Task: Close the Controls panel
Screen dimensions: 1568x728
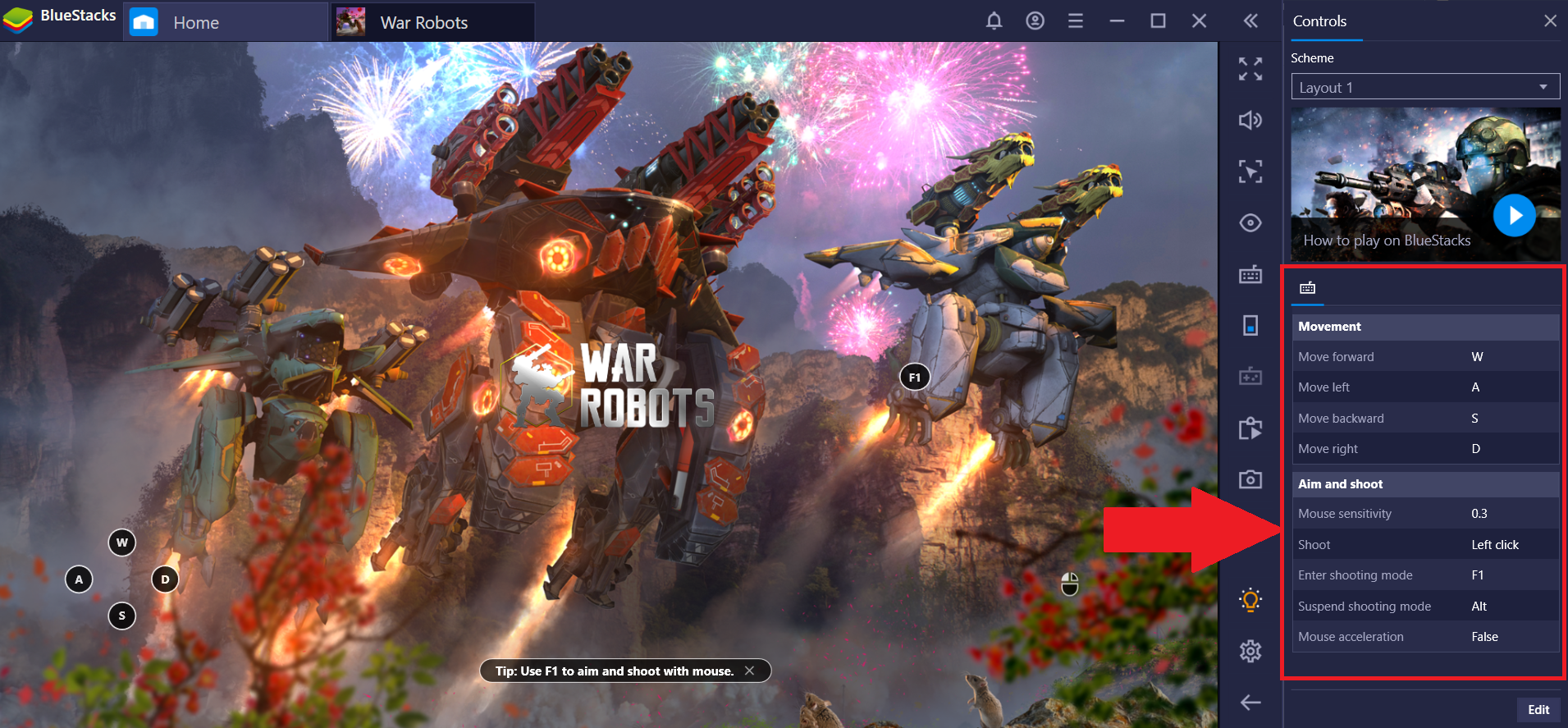Action: [x=1550, y=21]
